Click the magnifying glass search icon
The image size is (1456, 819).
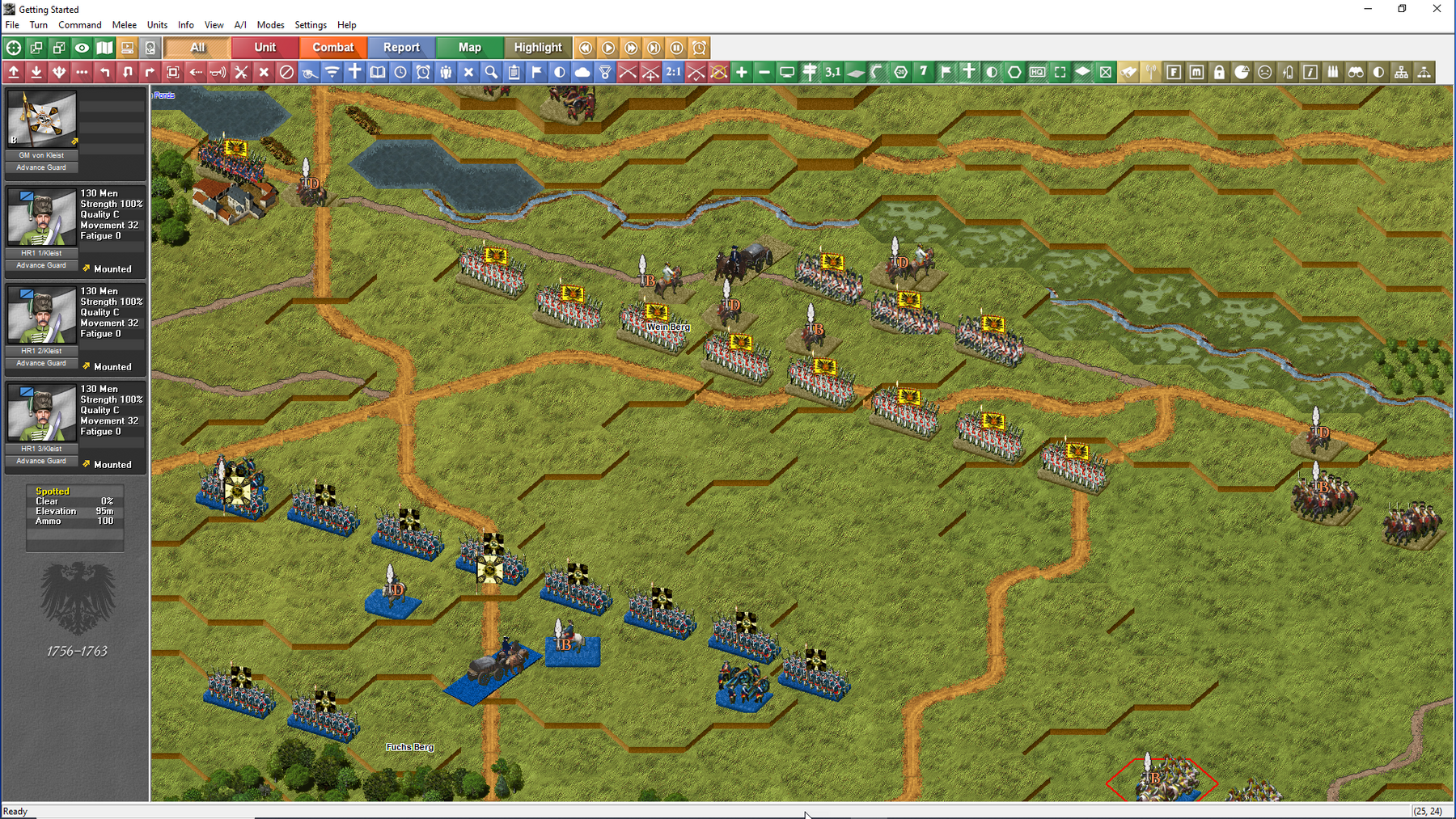[x=491, y=72]
